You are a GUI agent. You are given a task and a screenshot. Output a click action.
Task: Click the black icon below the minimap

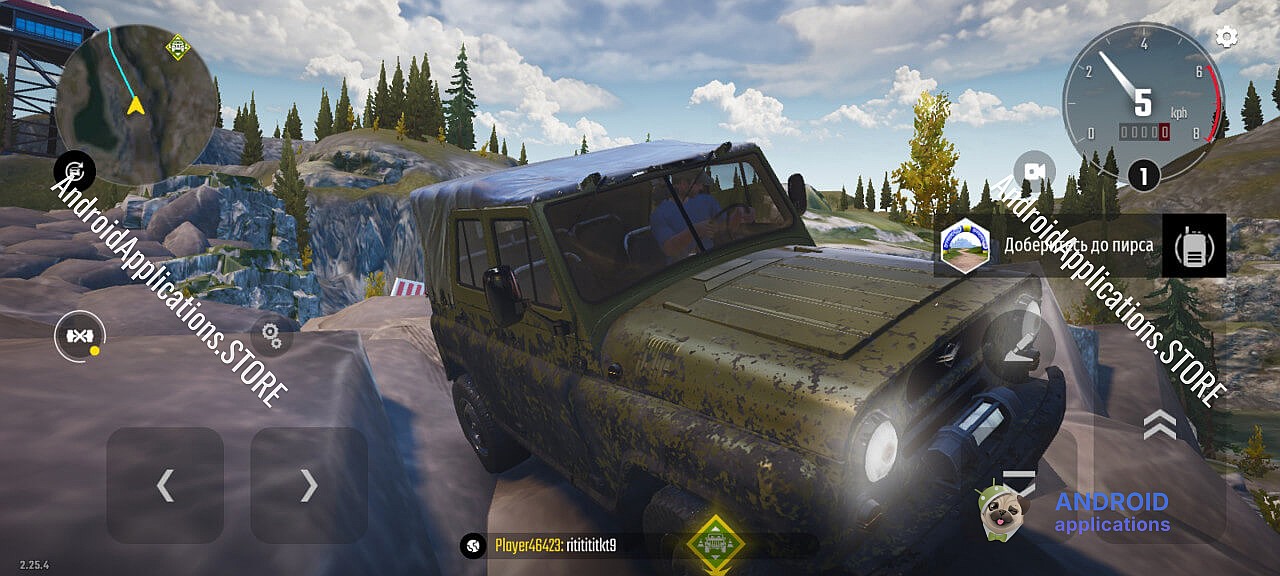click(74, 169)
